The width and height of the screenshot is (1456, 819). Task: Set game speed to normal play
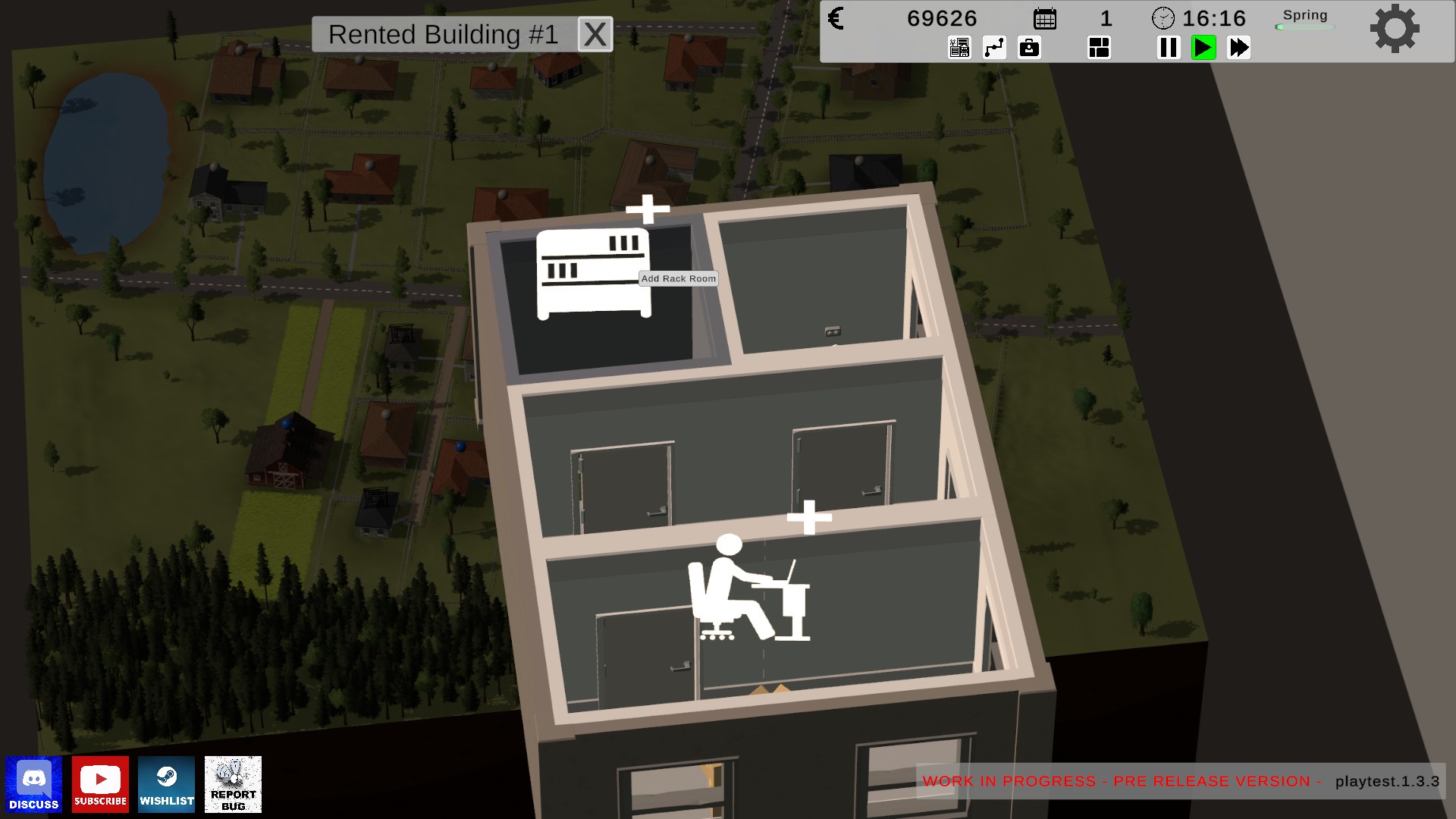point(1203,48)
